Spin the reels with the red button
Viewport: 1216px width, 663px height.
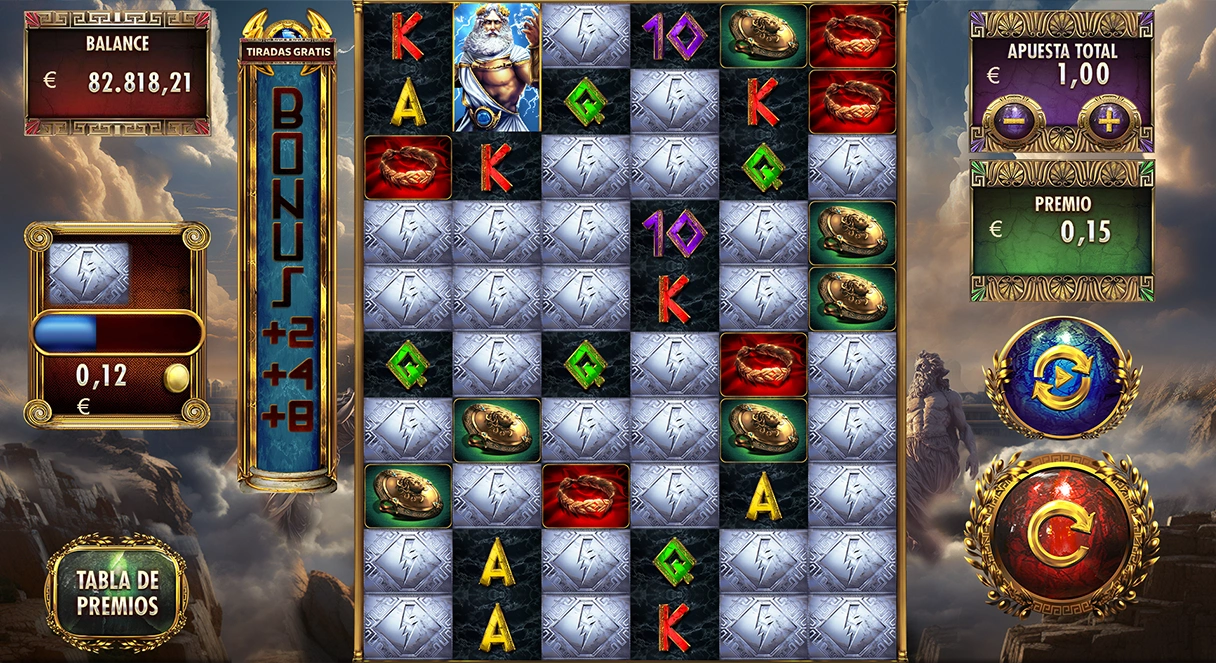point(1062,537)
